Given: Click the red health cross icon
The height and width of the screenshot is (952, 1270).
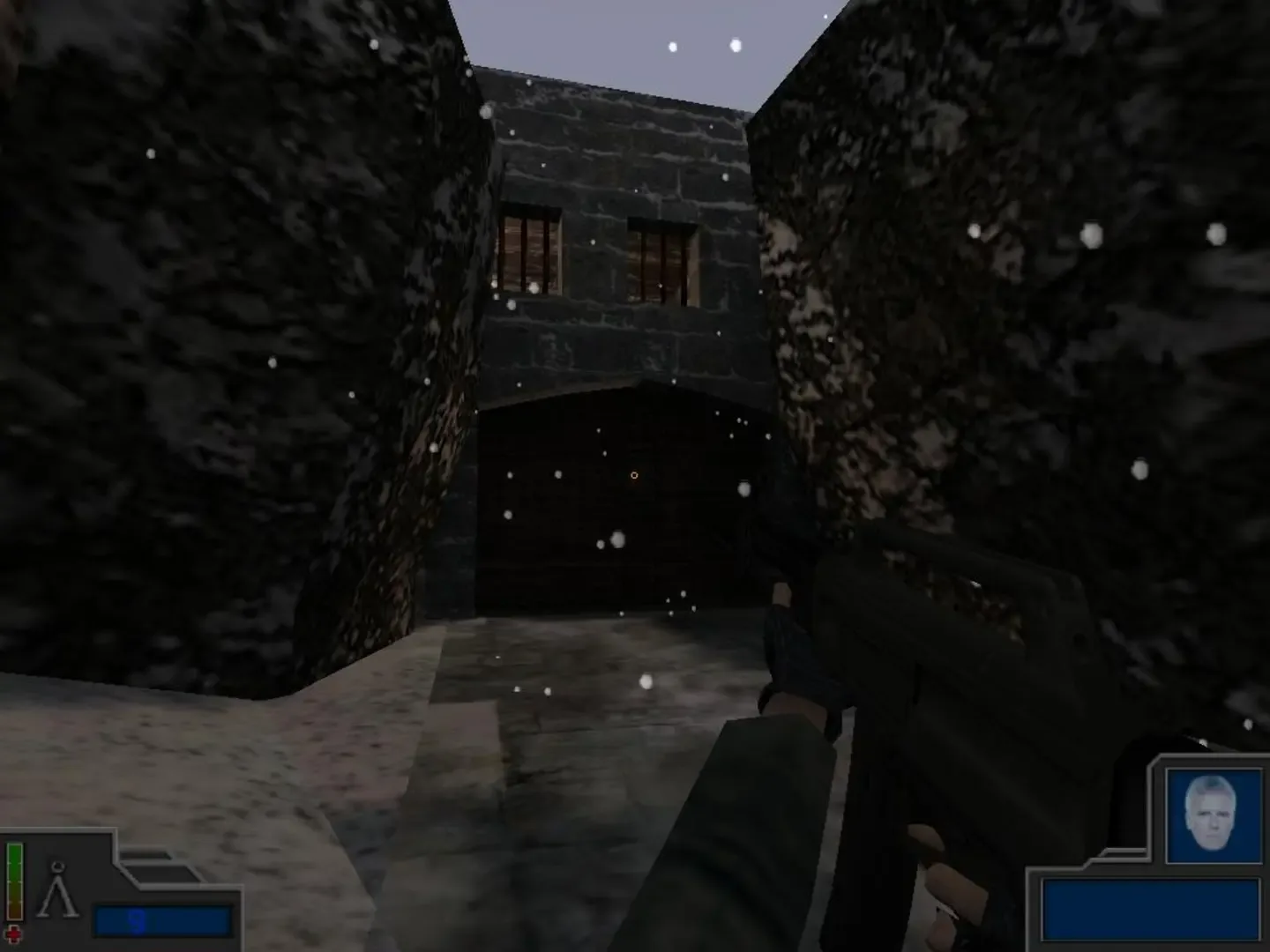Looking at the screenshot, I should (14, 934).
